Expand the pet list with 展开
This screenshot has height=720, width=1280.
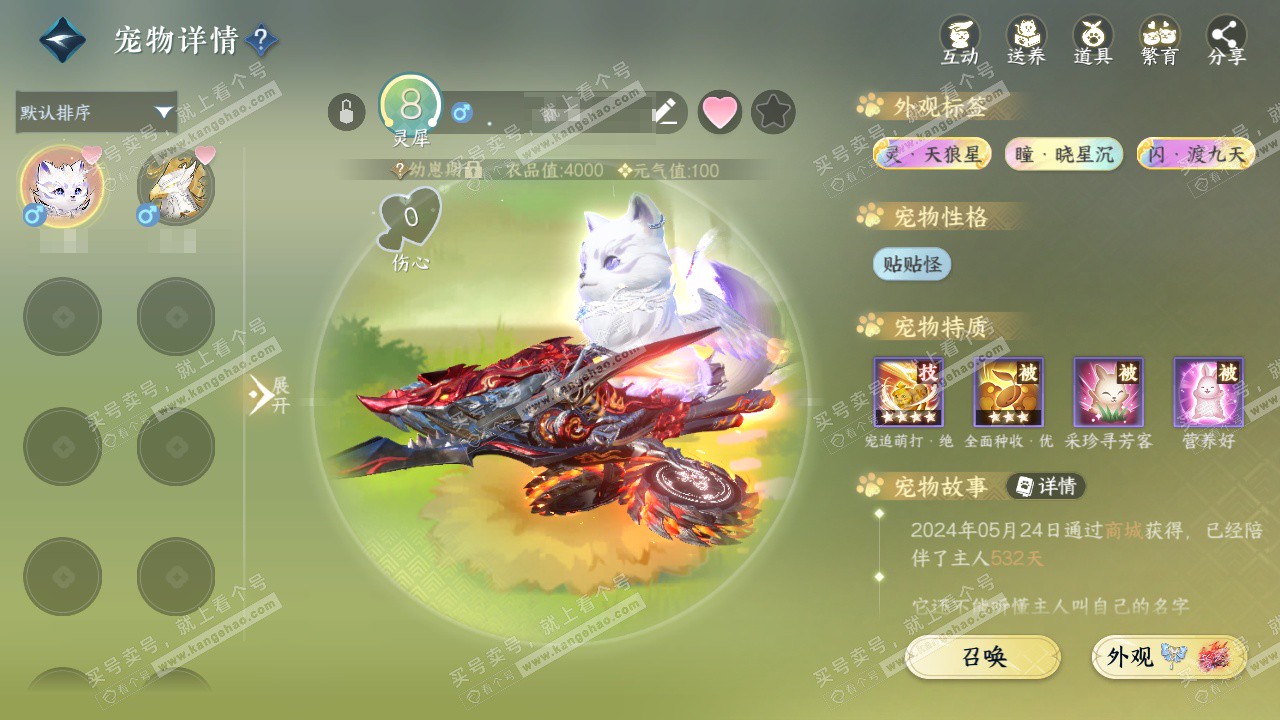pyautogui.click(x=270, y=395)
